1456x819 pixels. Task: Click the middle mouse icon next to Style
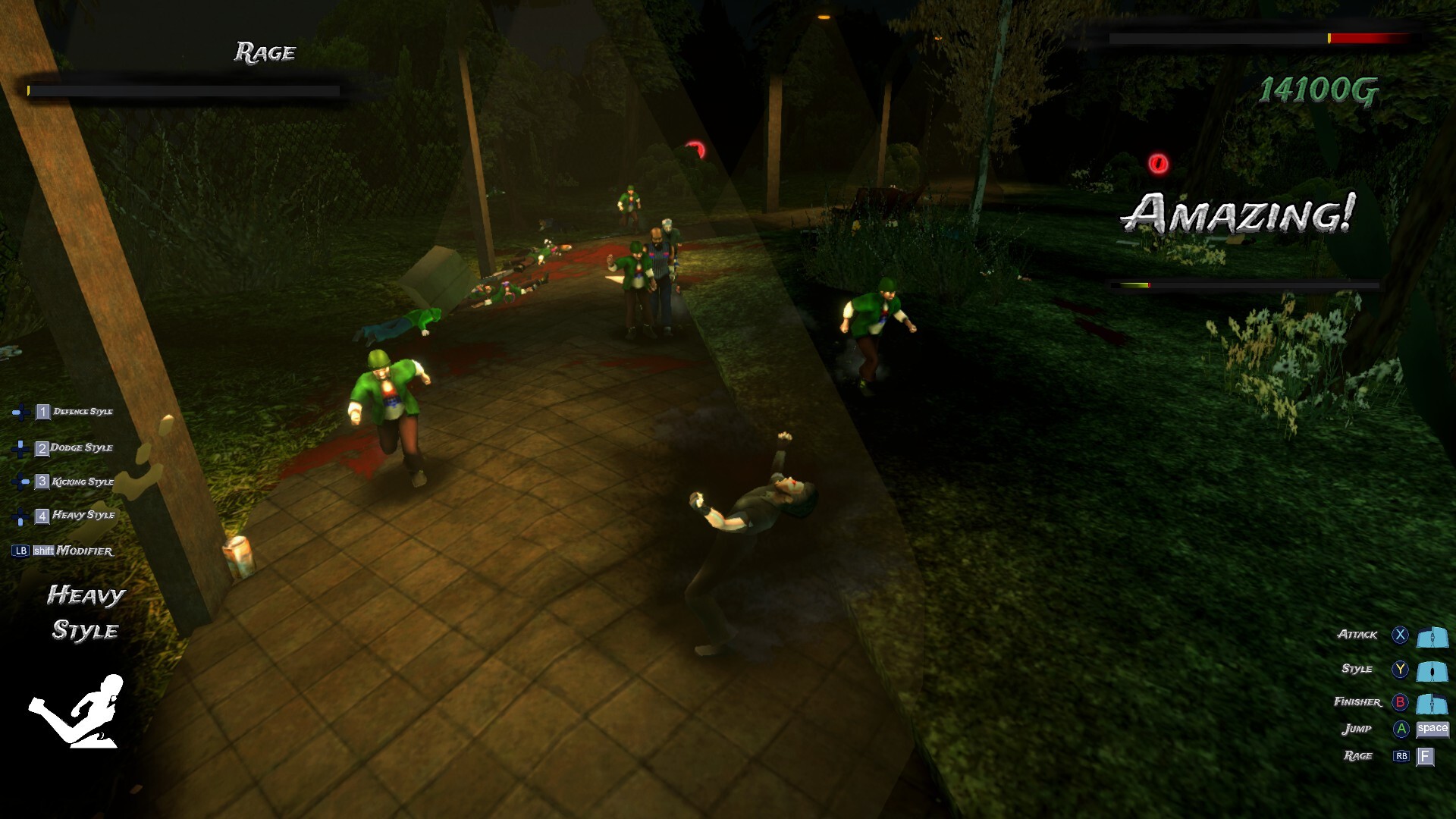tap(1432, 673)
